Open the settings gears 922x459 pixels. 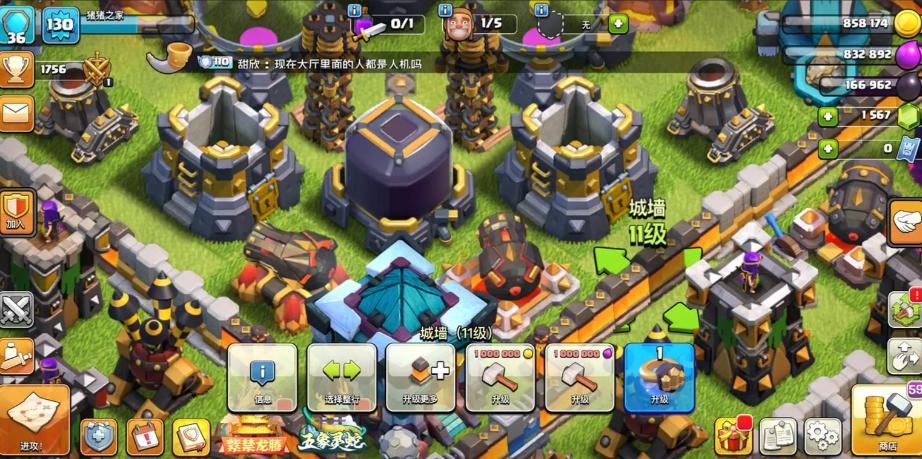click(x=822, y=436)
